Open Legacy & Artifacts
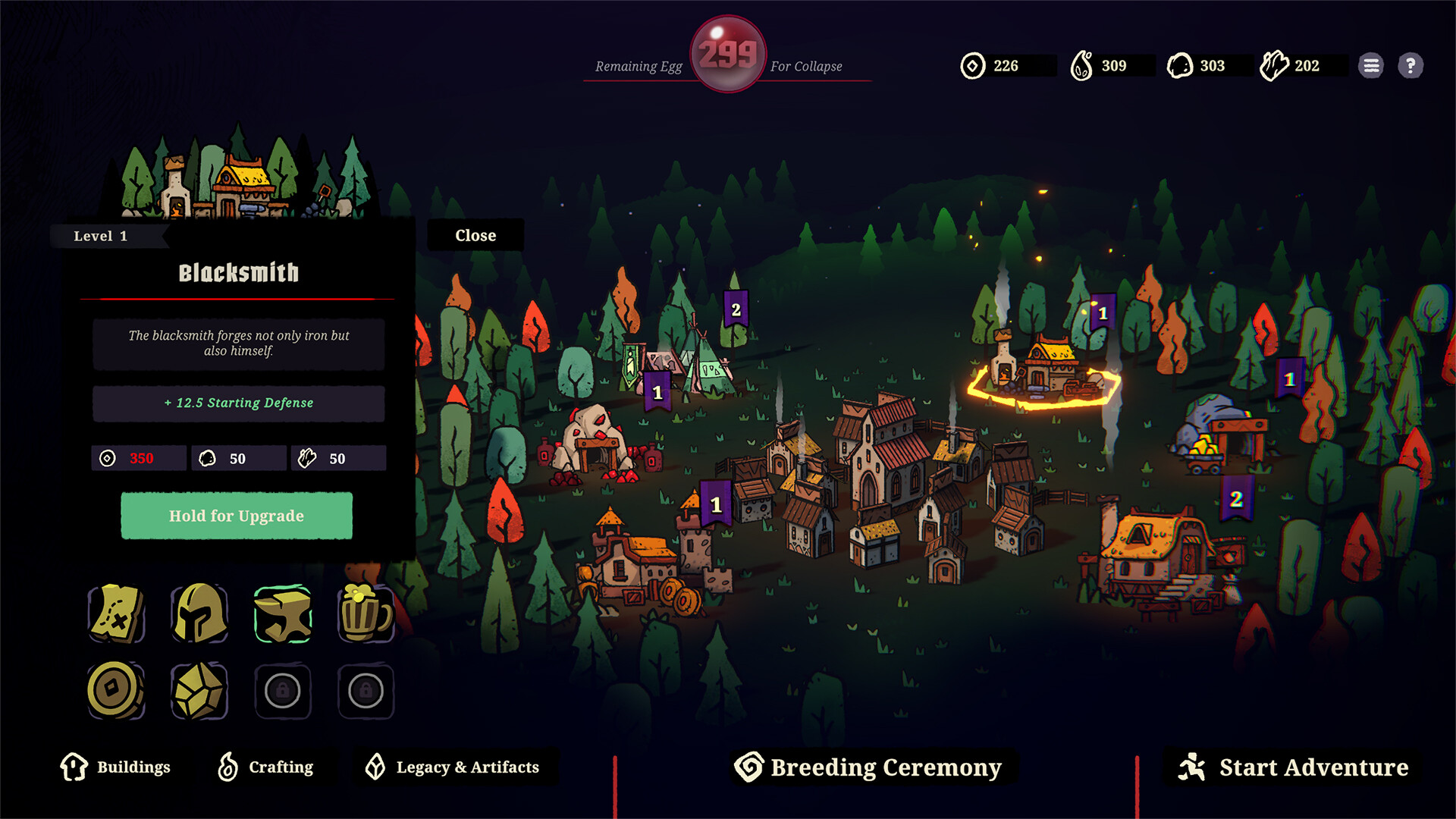Screen dimensions: 1456x819 click(x=453, y=767)
